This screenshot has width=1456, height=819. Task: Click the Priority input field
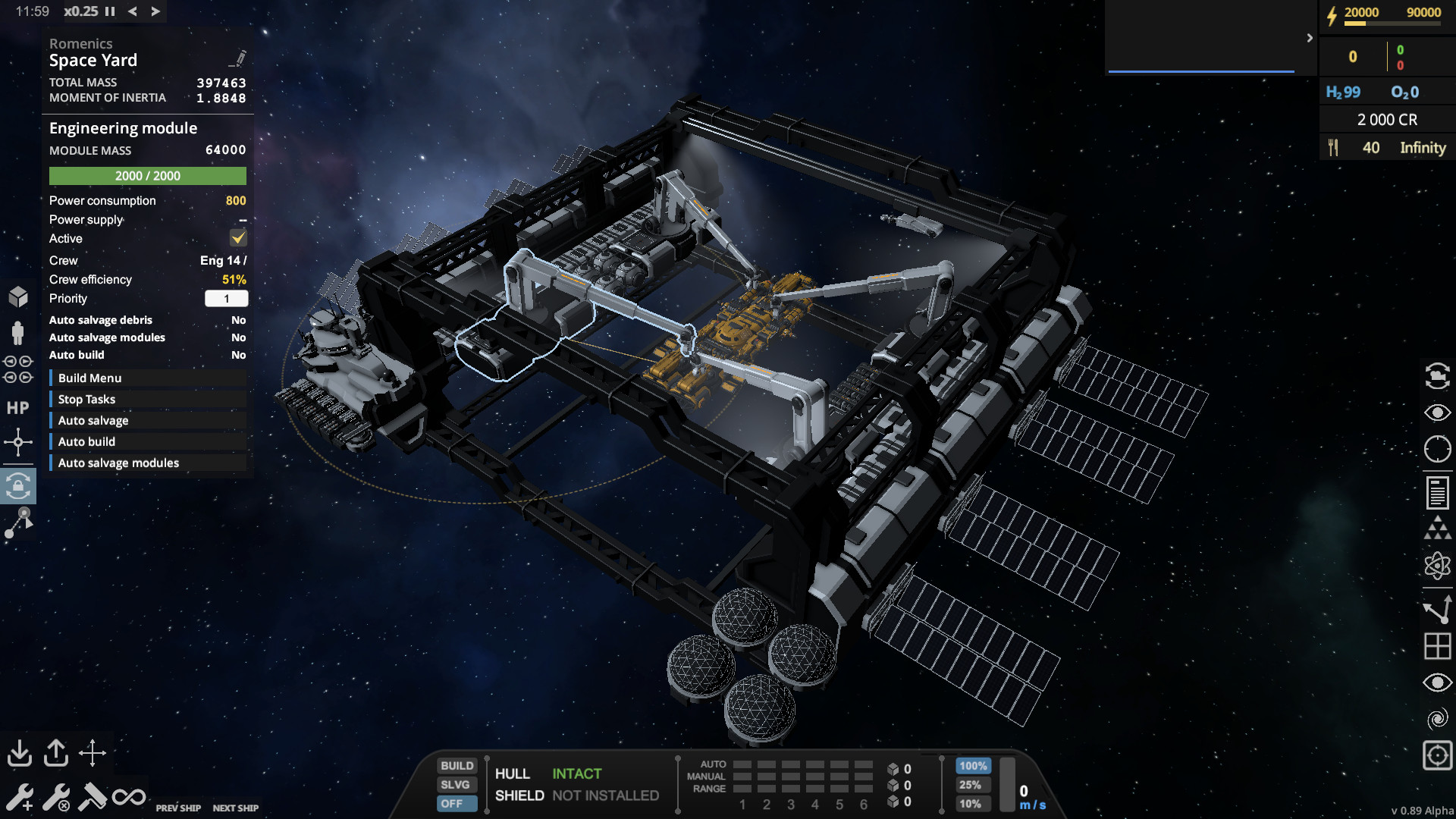pyautogui.click(x=227, y=298)
